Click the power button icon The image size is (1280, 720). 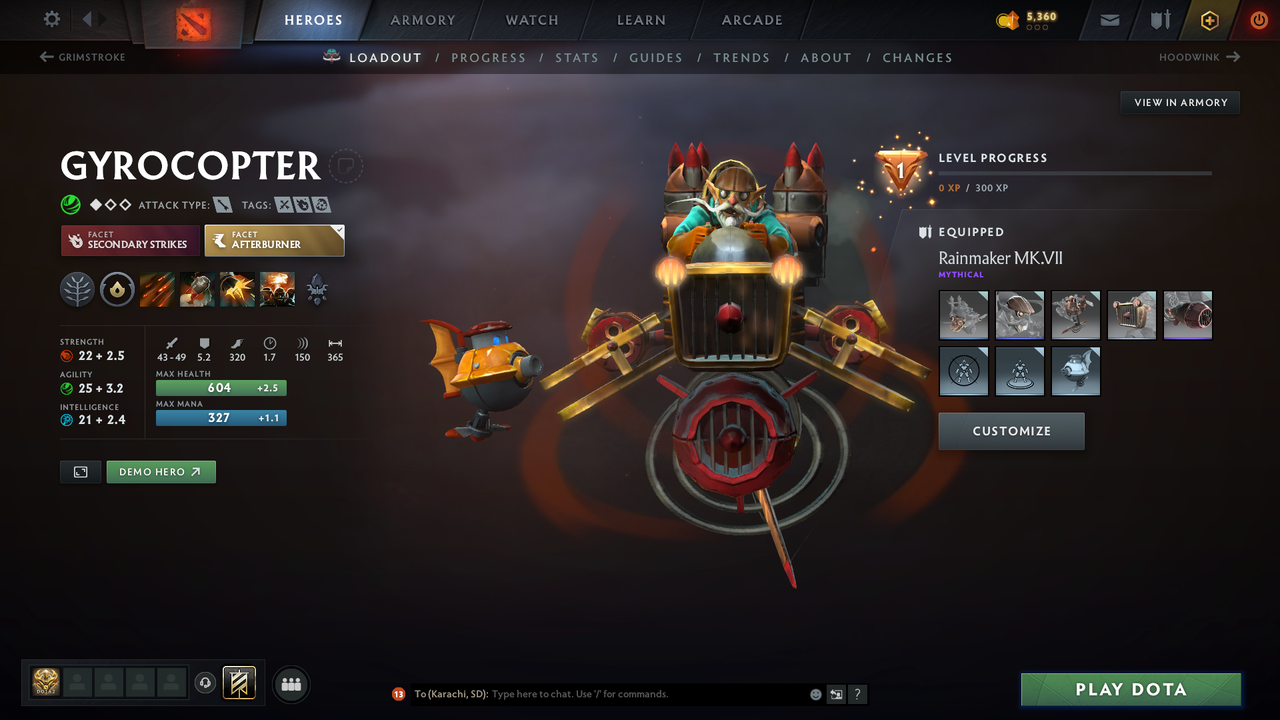point(1258,19)
